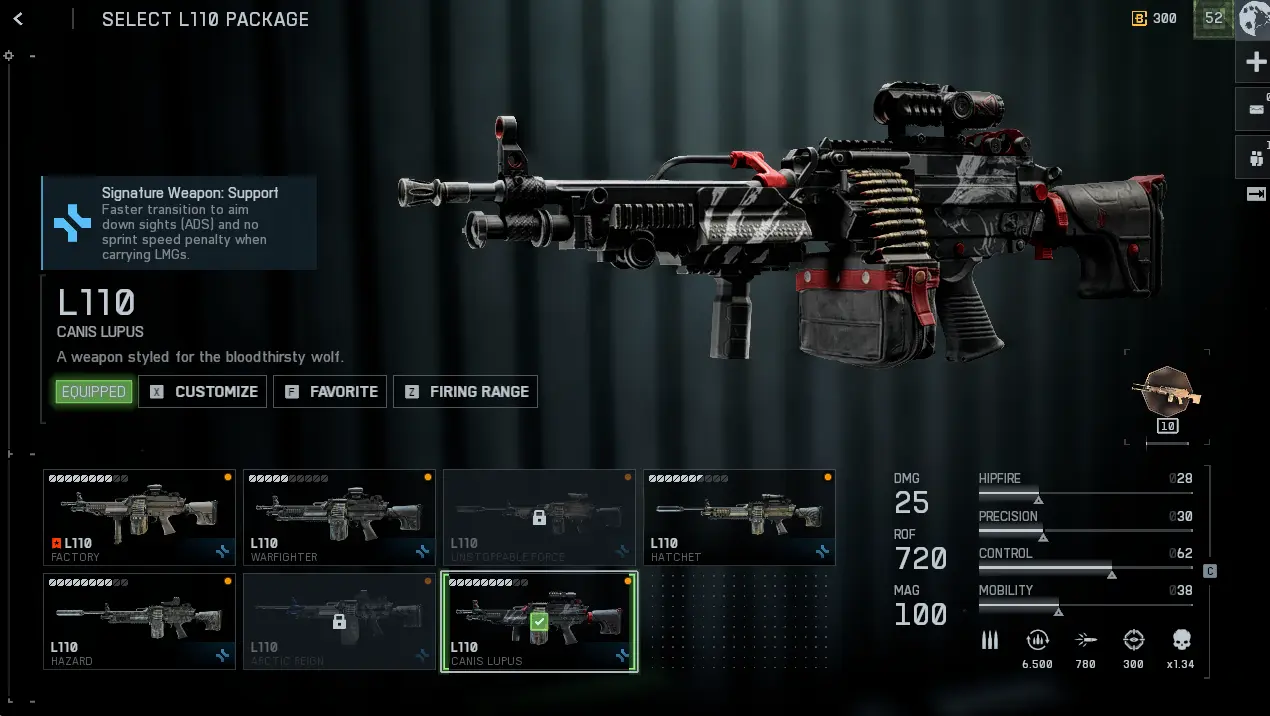Select the Canis Lupus package tile
This screenshot has width=1270, height=716.
(x=539, y=621)
